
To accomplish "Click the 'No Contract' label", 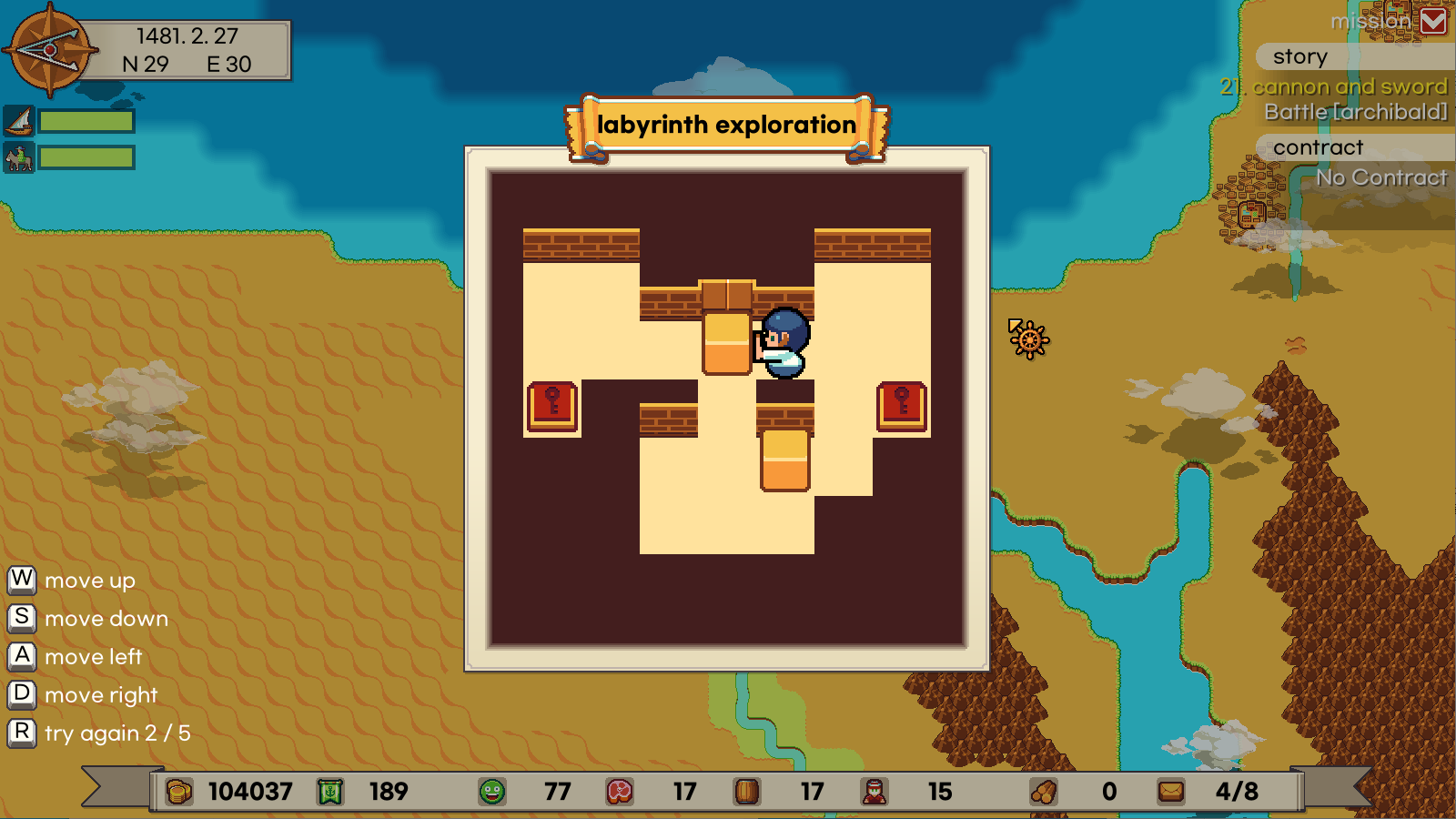I will point(1383,177).
